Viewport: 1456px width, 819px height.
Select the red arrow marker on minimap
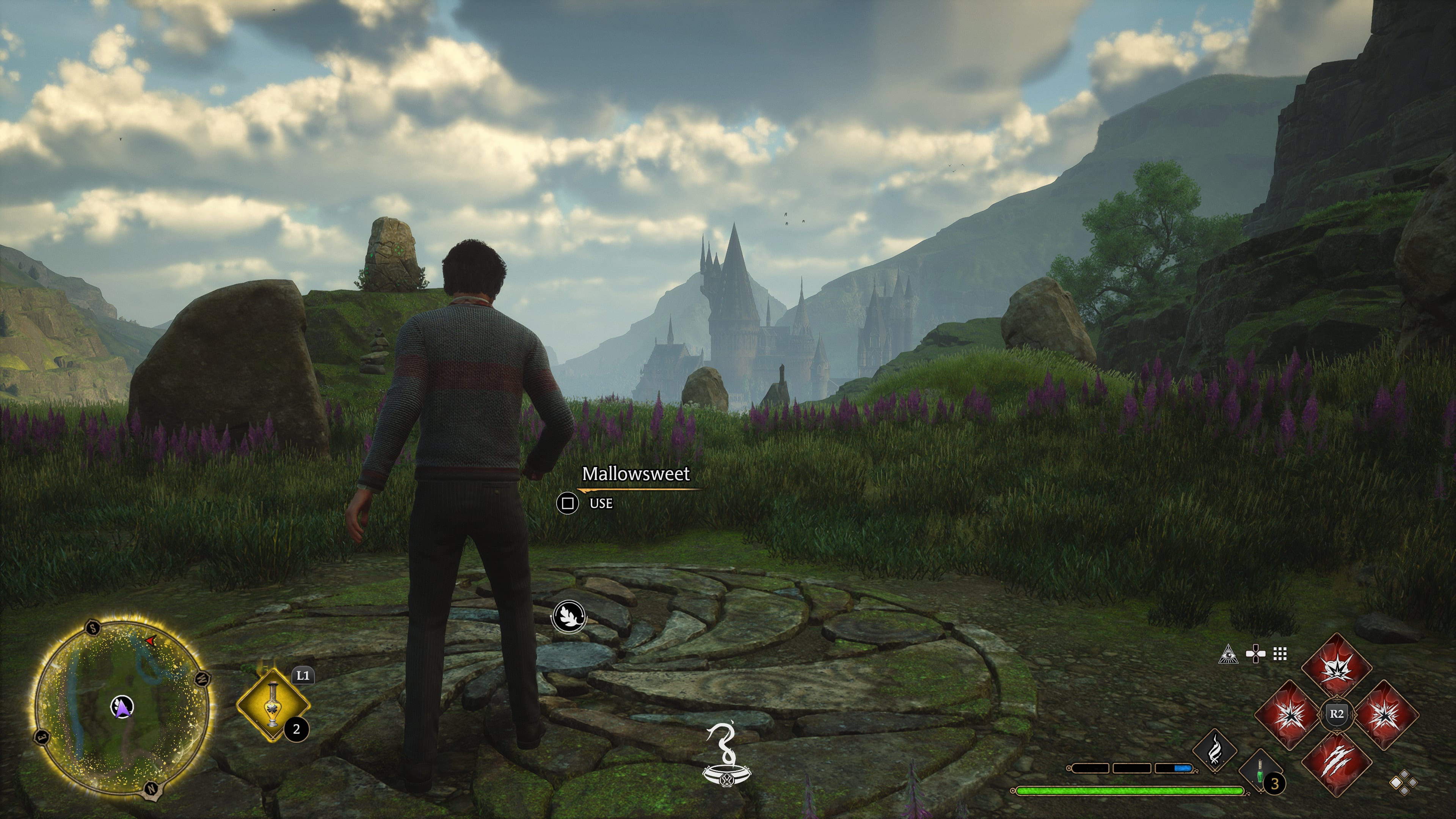tap(151, 641)
